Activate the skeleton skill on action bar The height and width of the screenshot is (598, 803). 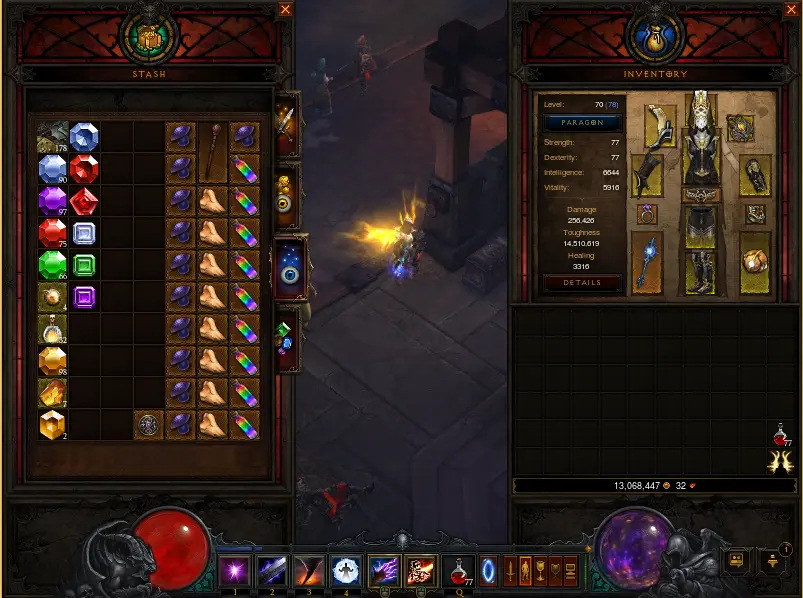420,571
